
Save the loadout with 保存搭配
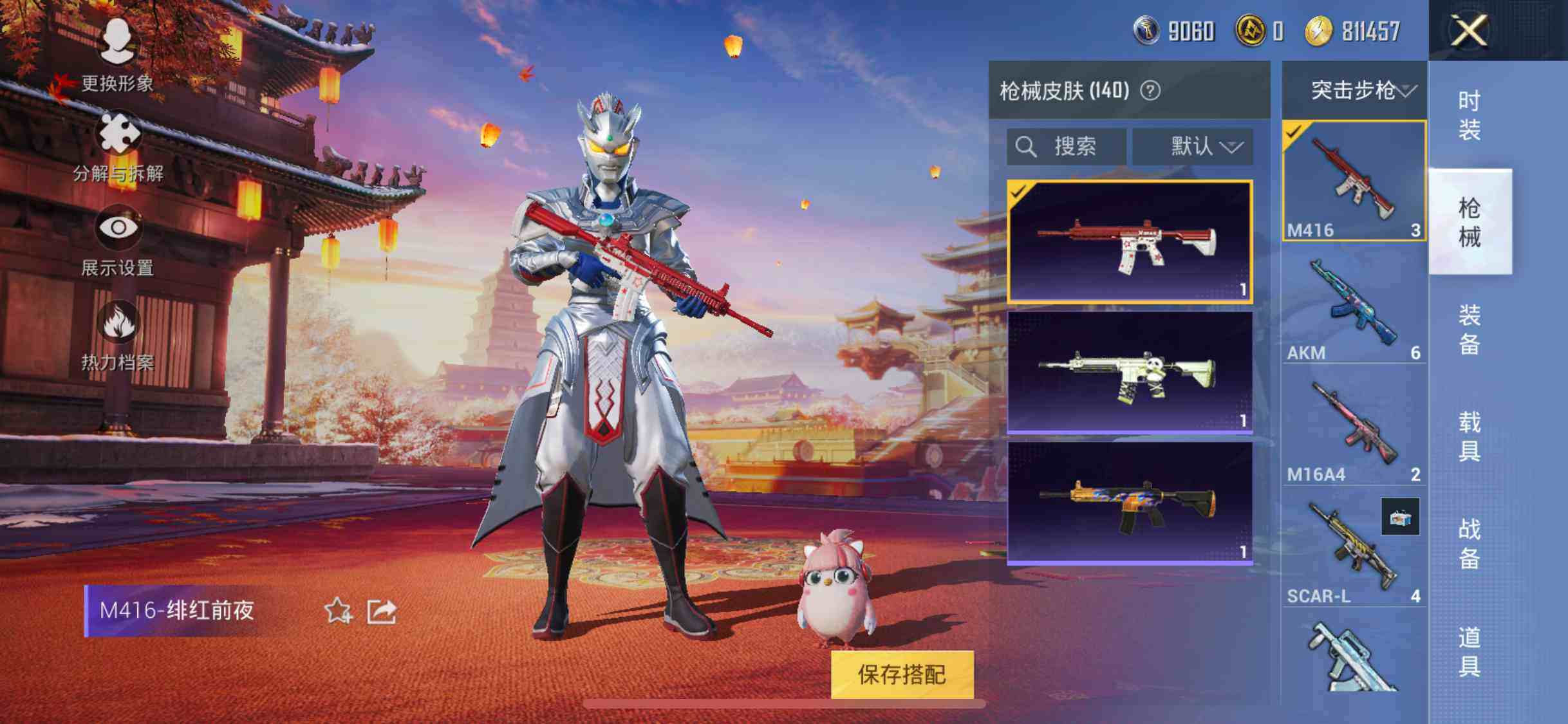(902, 674)
